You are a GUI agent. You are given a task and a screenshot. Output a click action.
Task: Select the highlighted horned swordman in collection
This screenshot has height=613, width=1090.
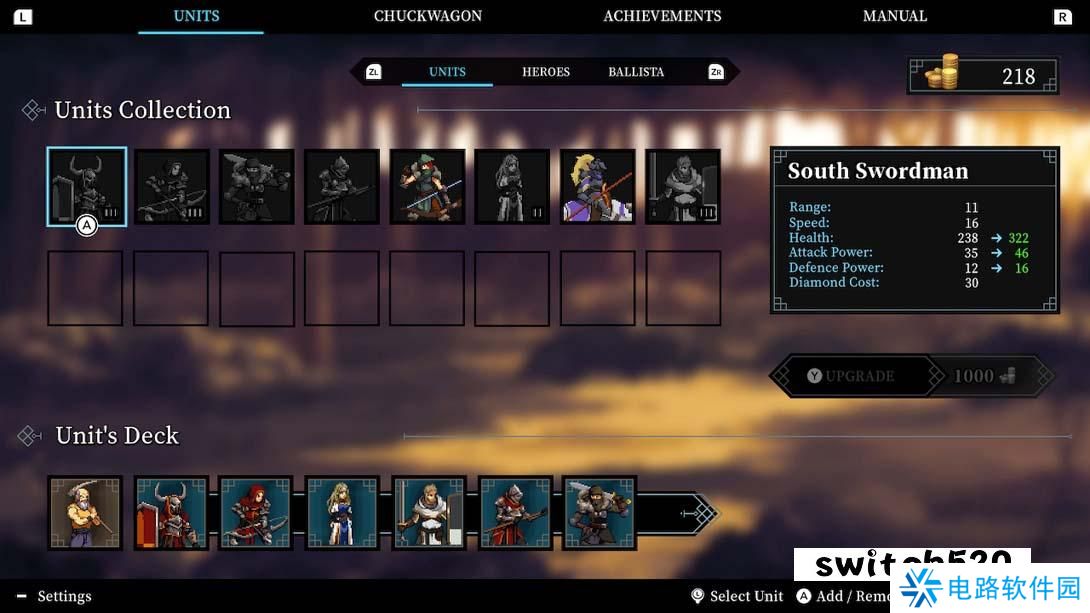click(87, 187)
